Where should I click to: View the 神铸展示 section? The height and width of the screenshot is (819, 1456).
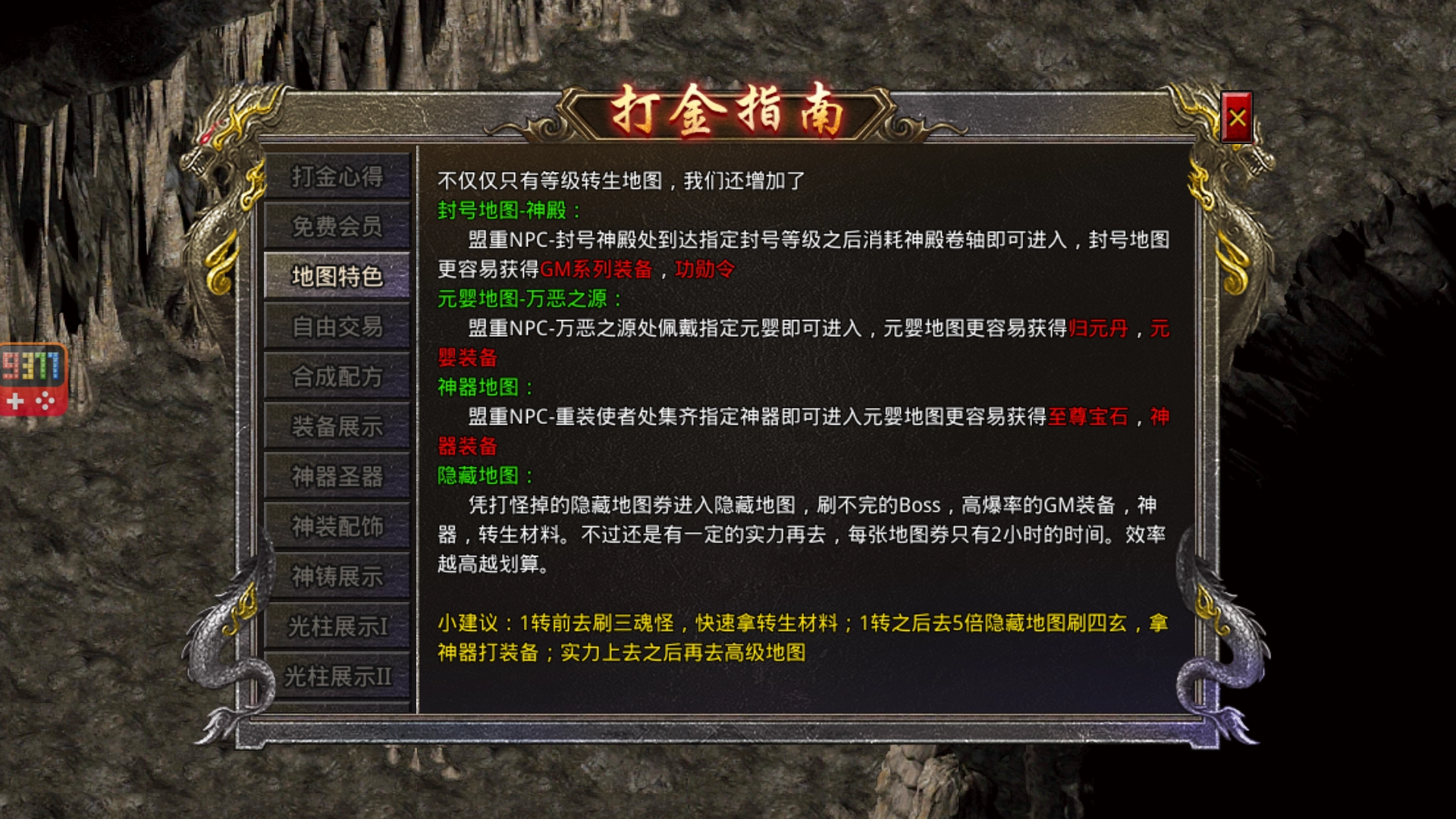tap(337, 576)
